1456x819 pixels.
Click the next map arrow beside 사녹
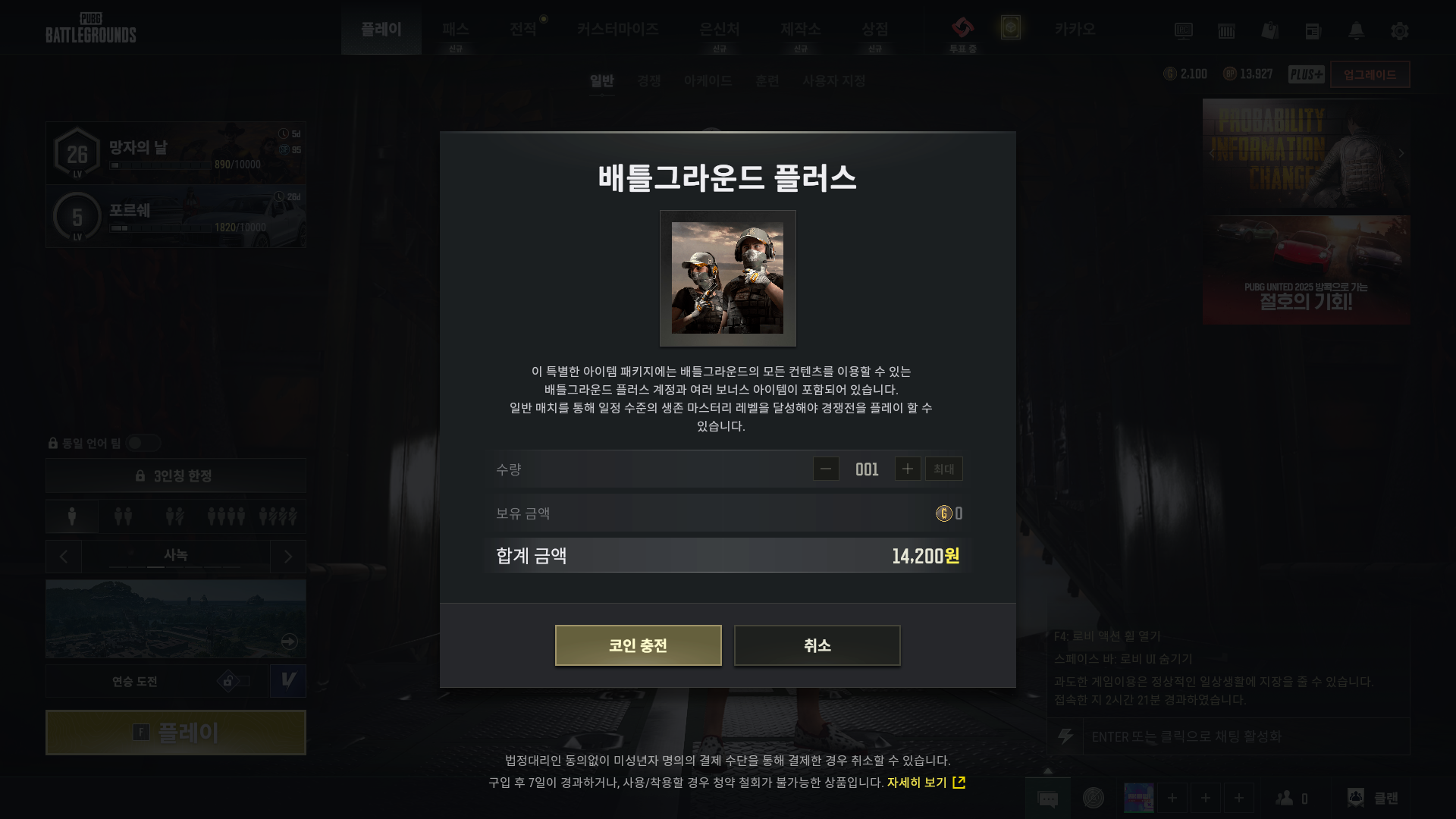[x=287, y=556]
